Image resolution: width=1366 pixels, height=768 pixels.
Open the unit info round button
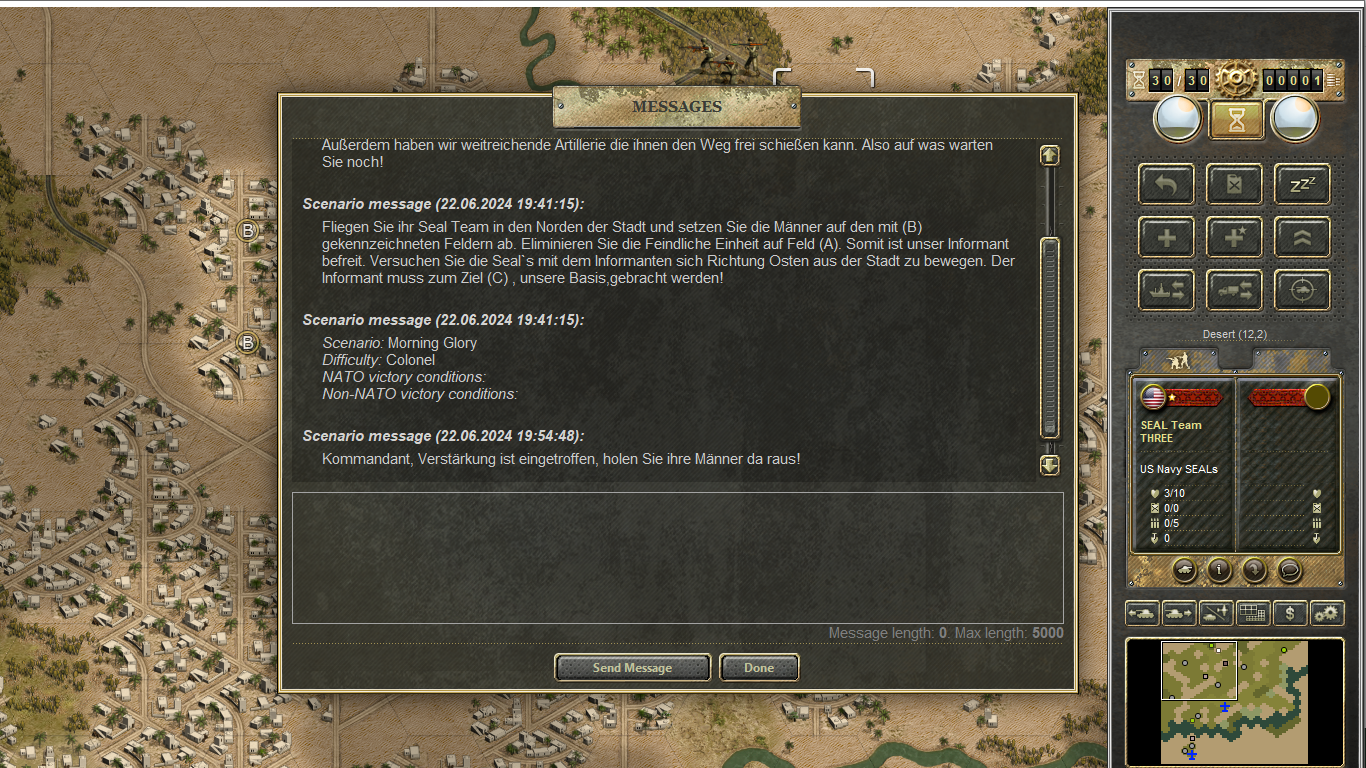click(1219, 570)
